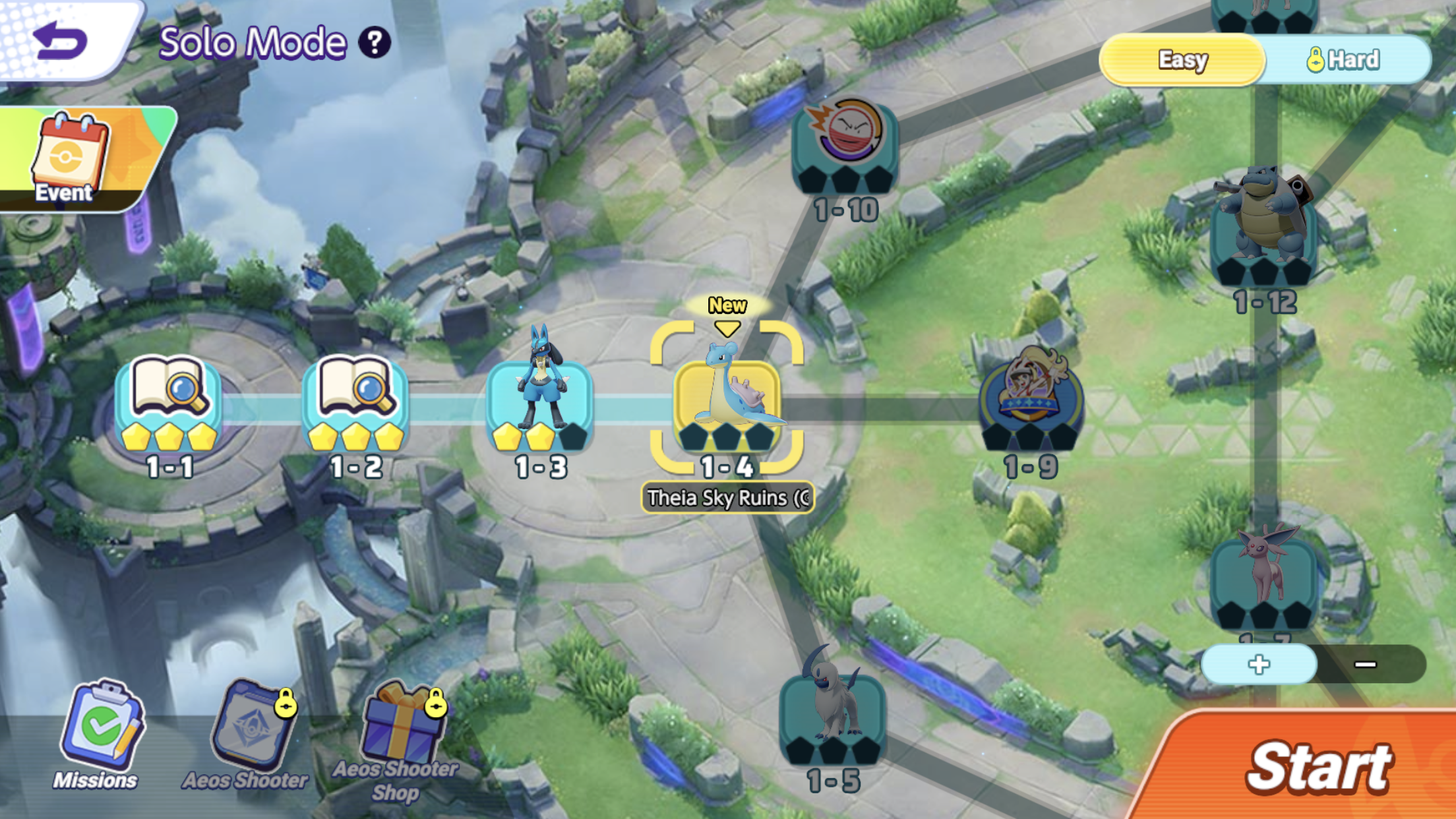Choose the Espeon stage node
This screenshot has width=1456, height=819.
pos(1264,580)
